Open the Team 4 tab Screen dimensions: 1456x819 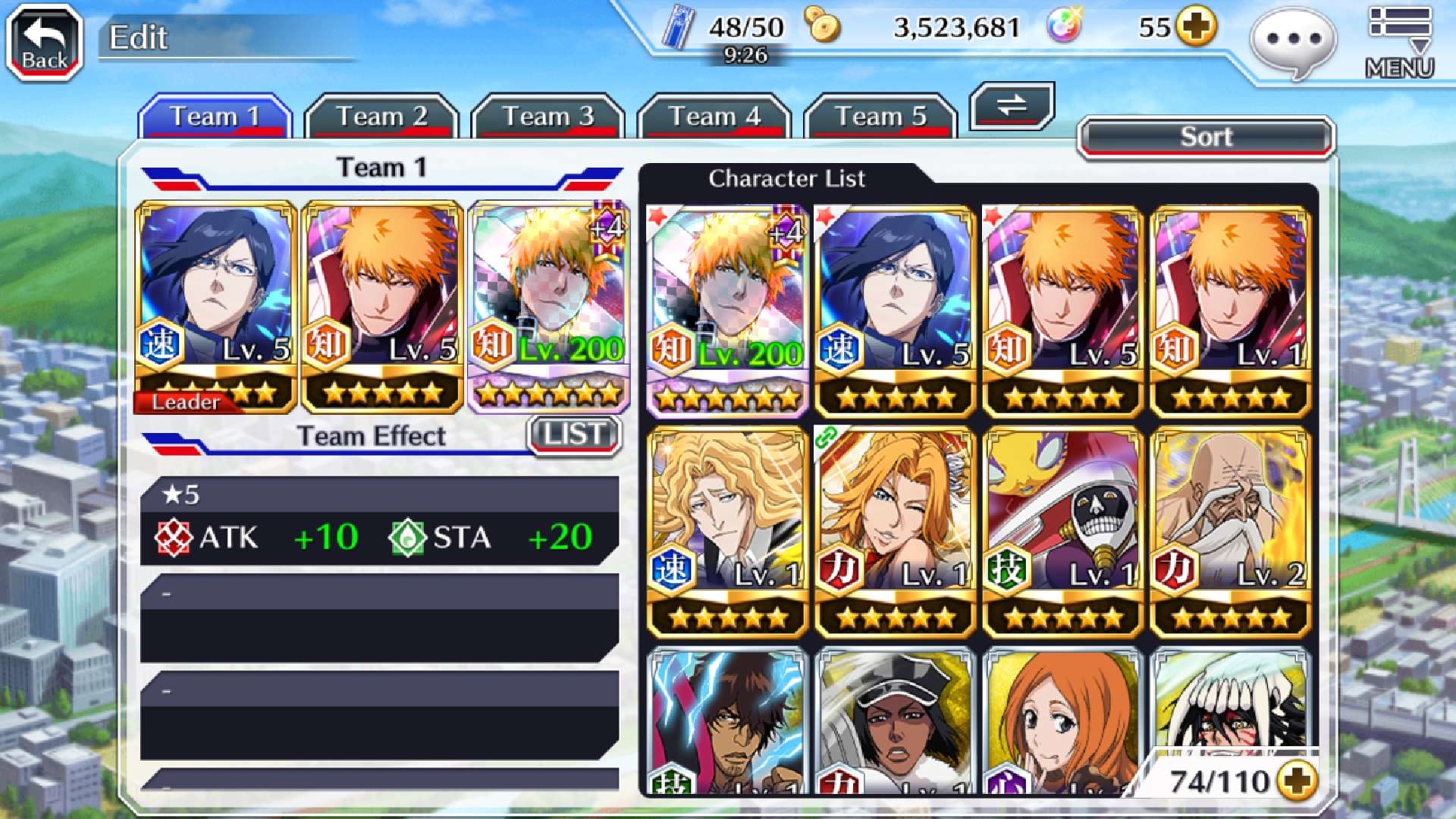coord(714,117)
